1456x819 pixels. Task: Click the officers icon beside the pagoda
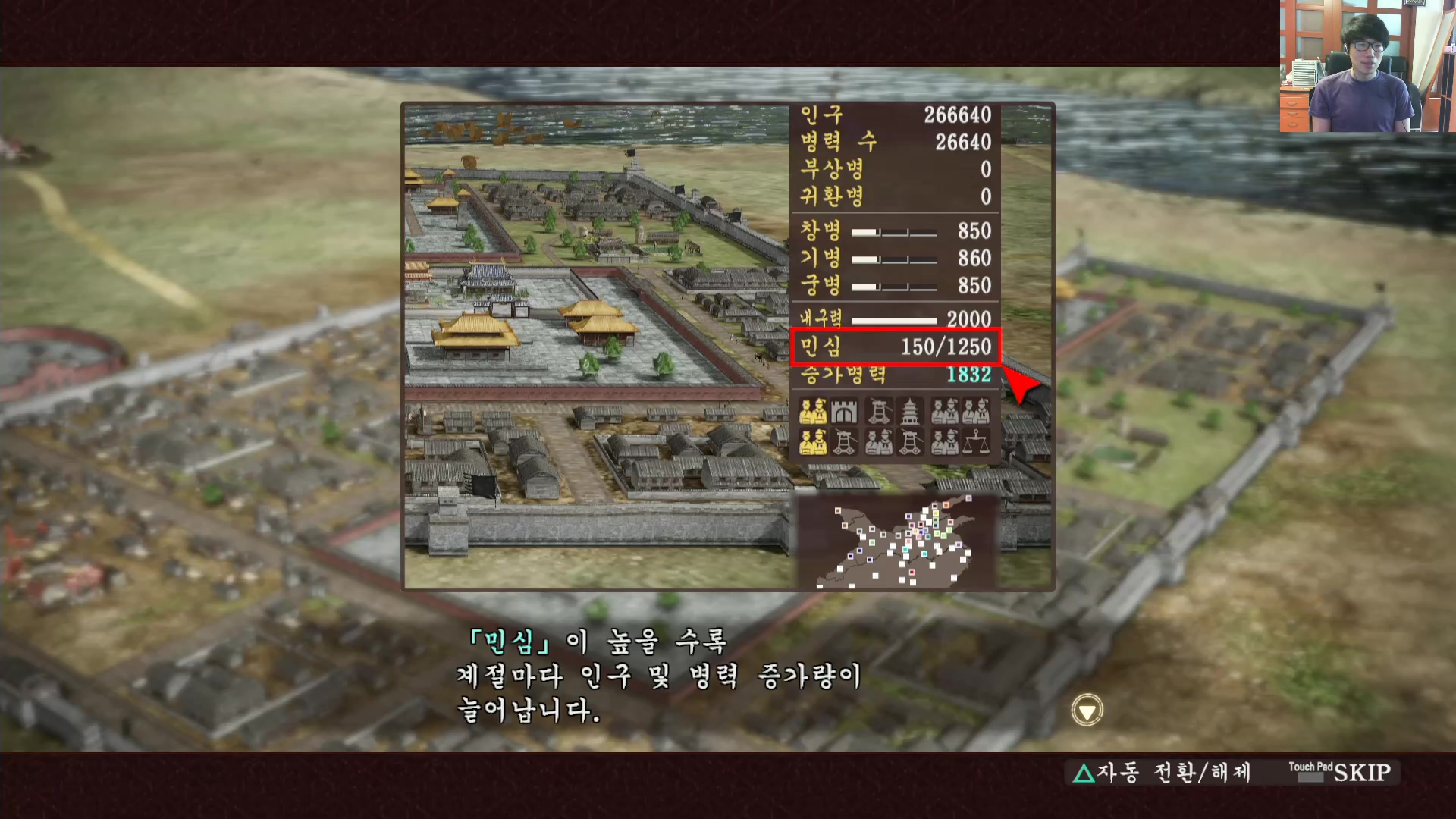944,410
